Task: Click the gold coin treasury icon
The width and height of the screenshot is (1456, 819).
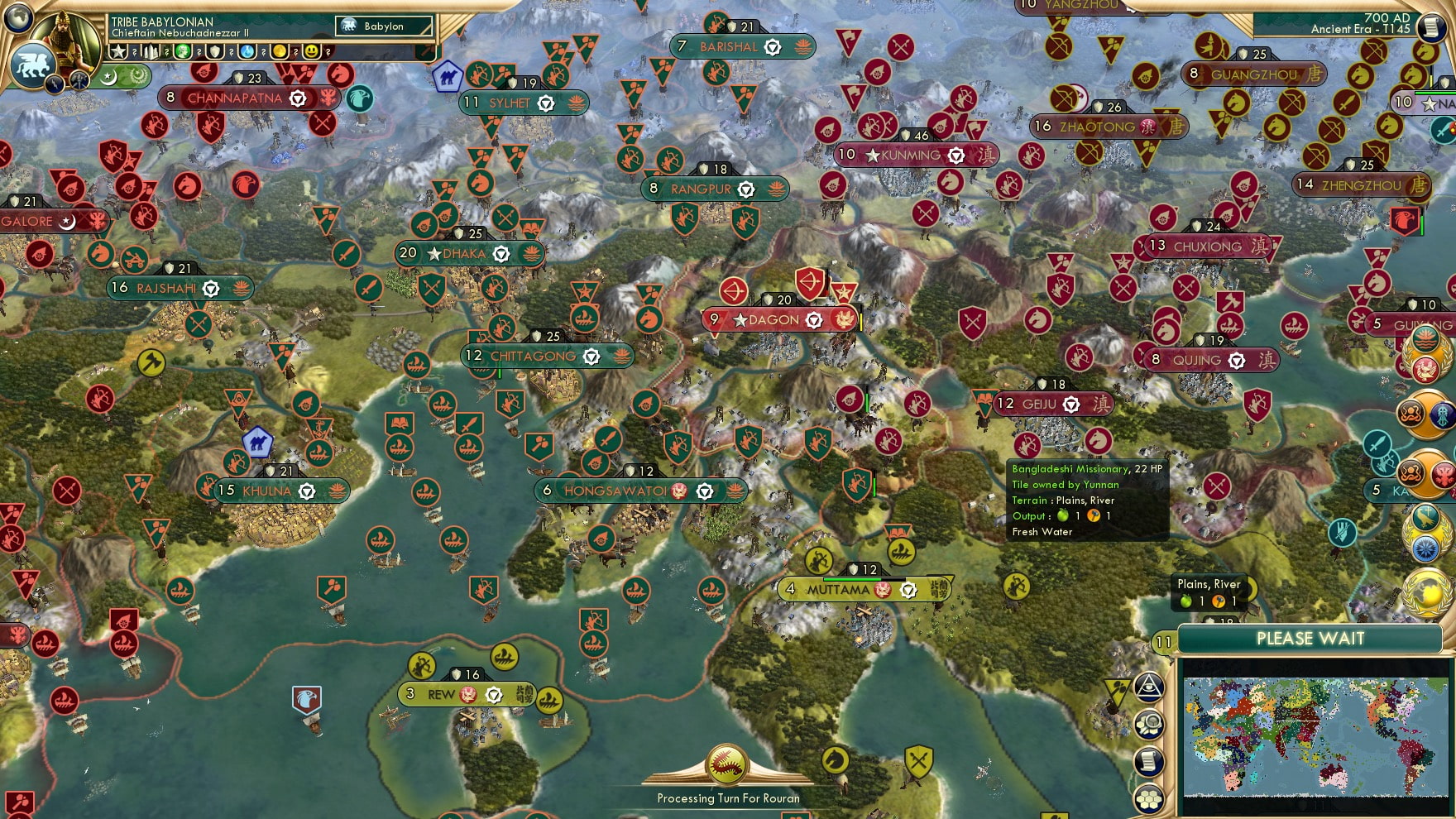Action: pyautogui.click(x=279, y=51)
